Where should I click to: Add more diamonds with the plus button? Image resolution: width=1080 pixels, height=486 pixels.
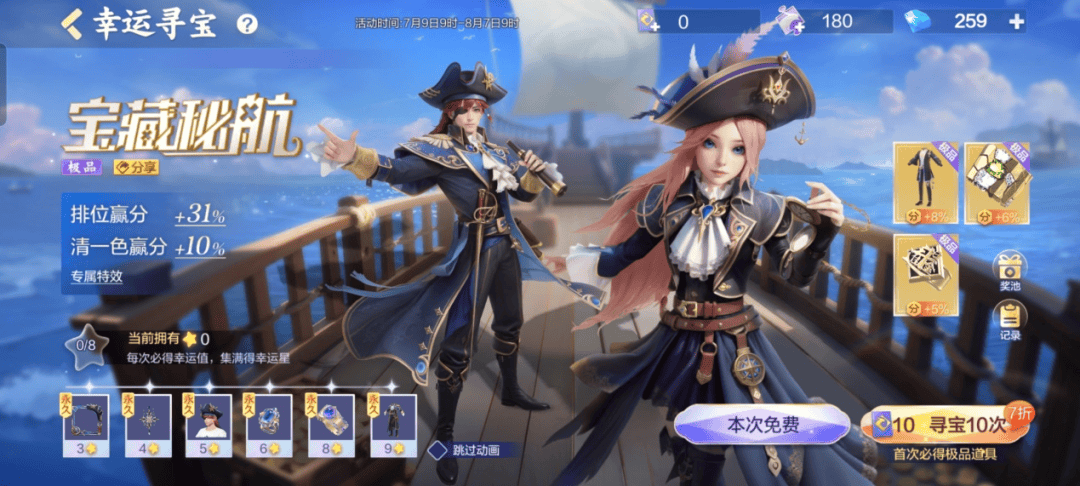coord(1016,21)
